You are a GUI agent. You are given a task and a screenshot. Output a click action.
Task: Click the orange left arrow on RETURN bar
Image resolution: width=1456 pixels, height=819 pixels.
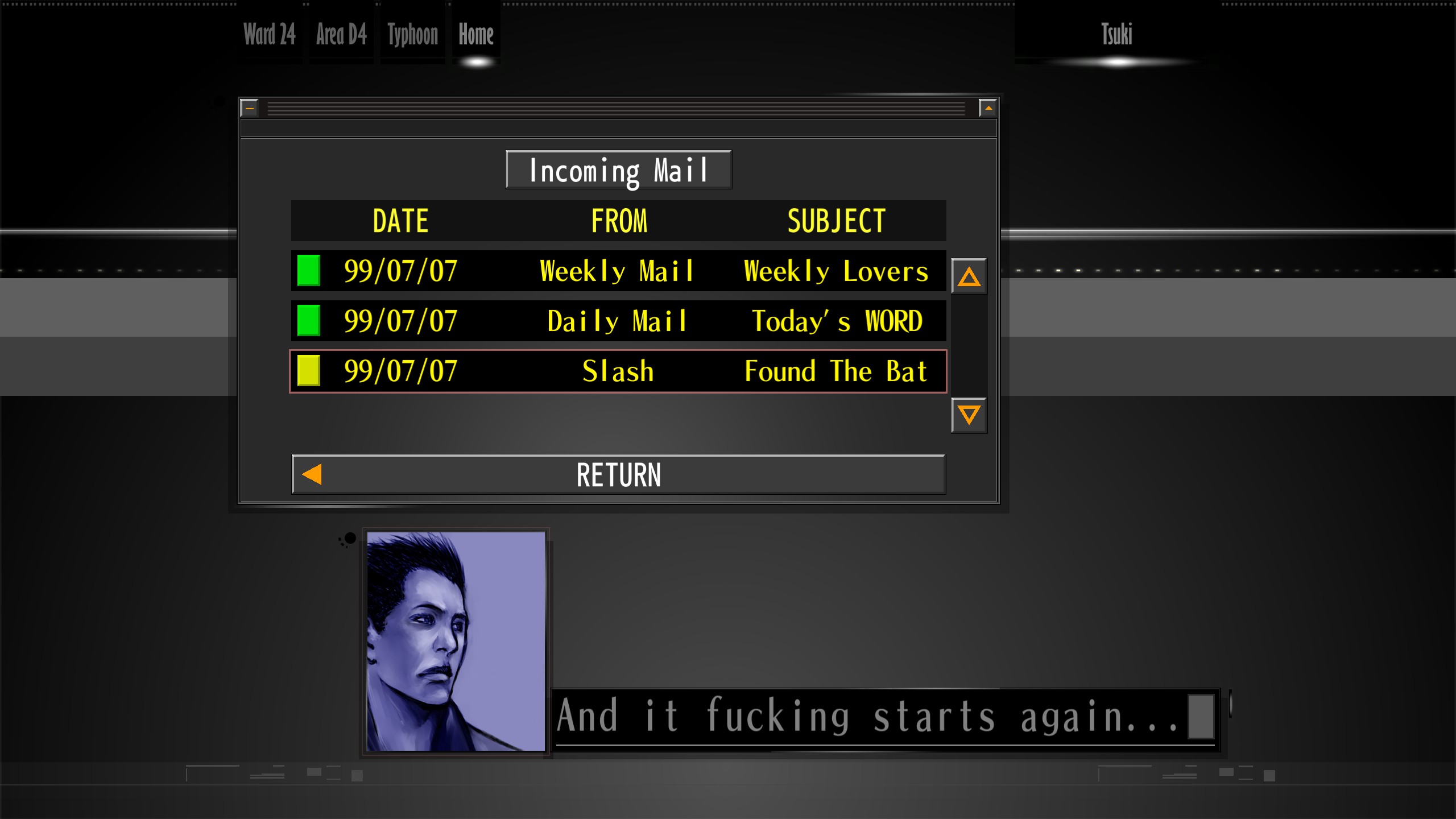pyautogui.click(x=311, y=474)
